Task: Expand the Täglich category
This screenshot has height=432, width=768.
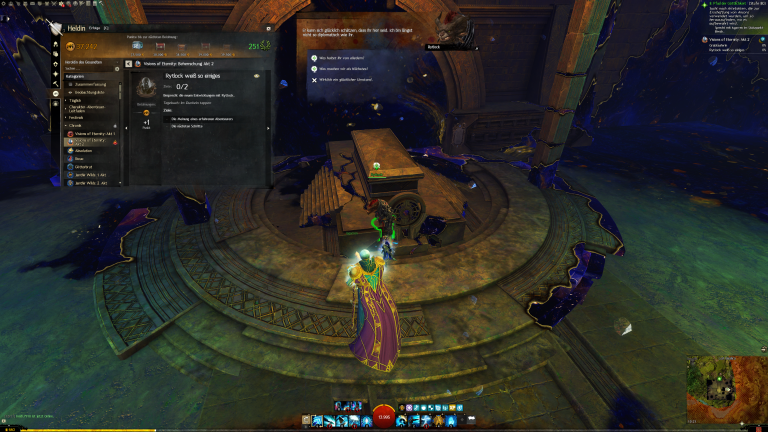Action: point(76,100)
